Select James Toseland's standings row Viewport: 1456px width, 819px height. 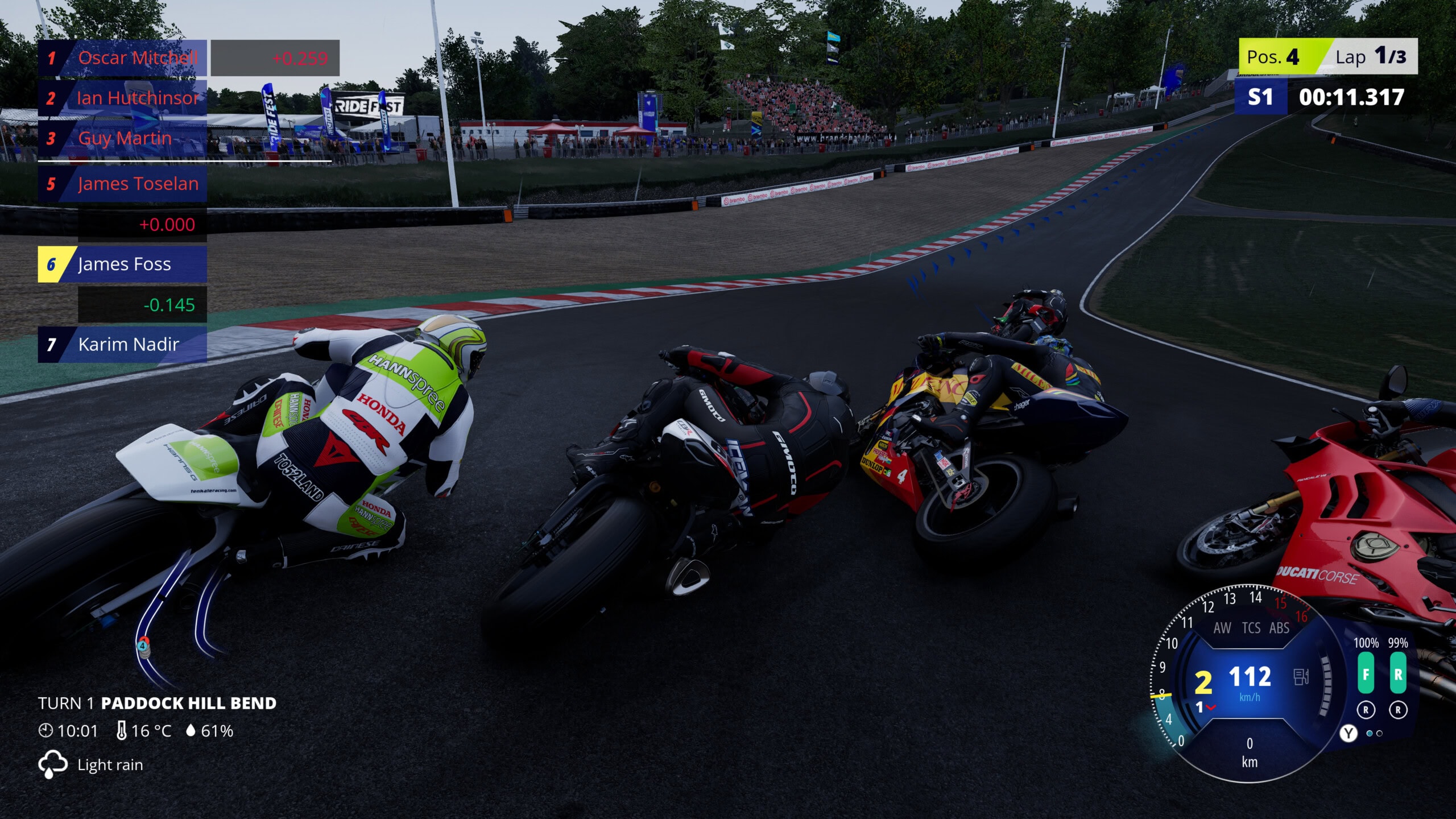click(x=122, y=184)
